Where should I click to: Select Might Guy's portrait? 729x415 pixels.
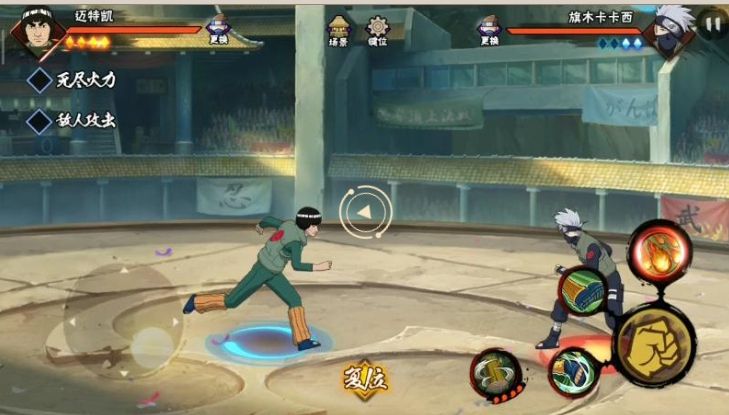(34, 33)
